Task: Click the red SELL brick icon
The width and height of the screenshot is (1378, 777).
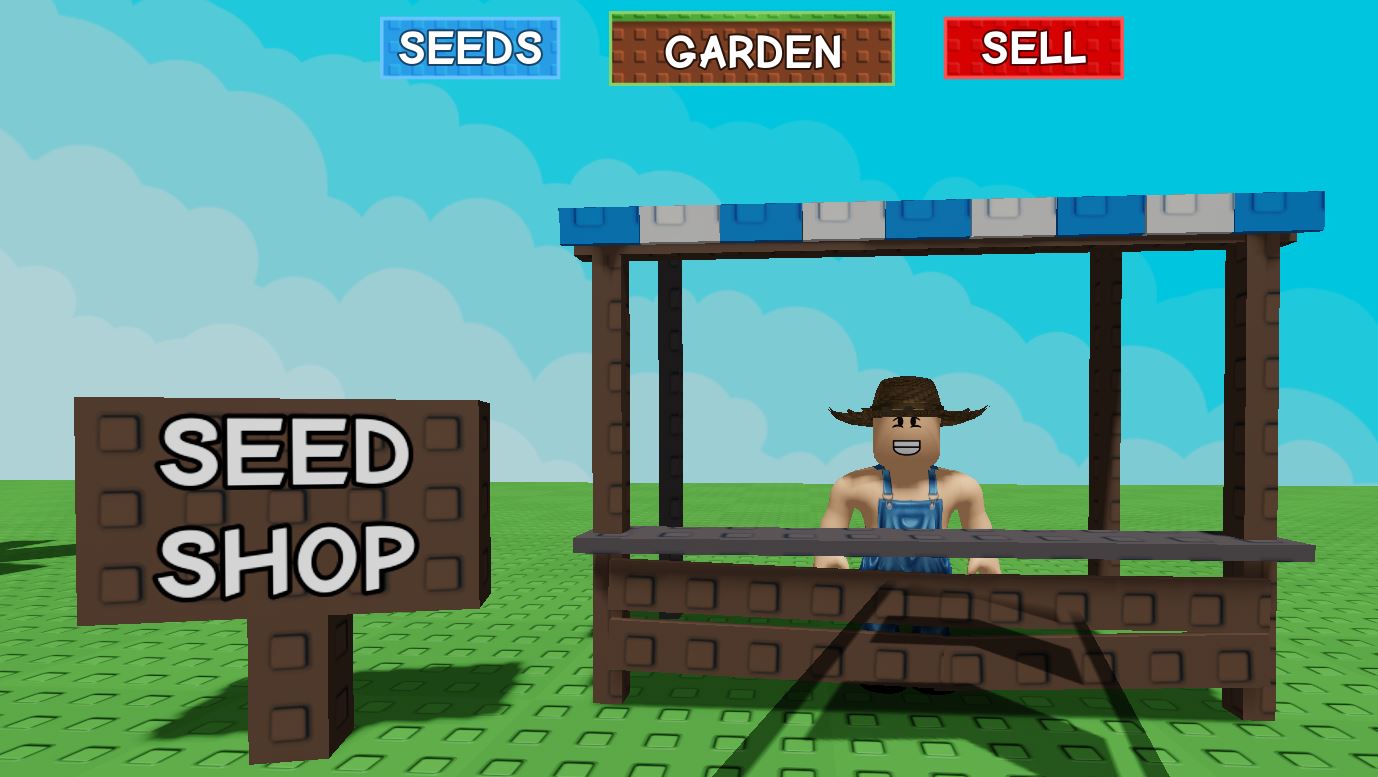Action: pyautogui.click(x=1033, y=47)
